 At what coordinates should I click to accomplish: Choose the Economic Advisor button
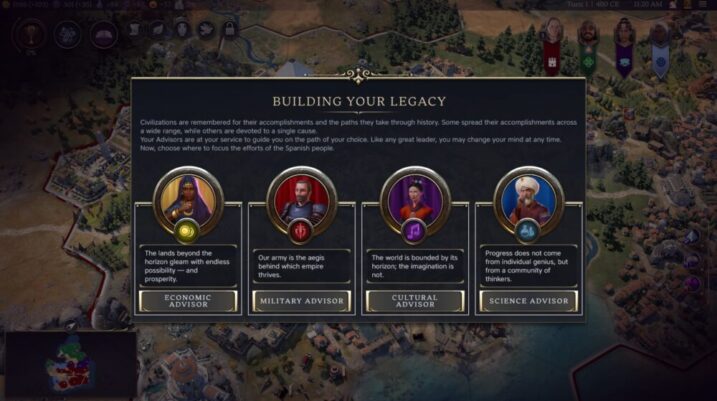(x=187, y=300)
